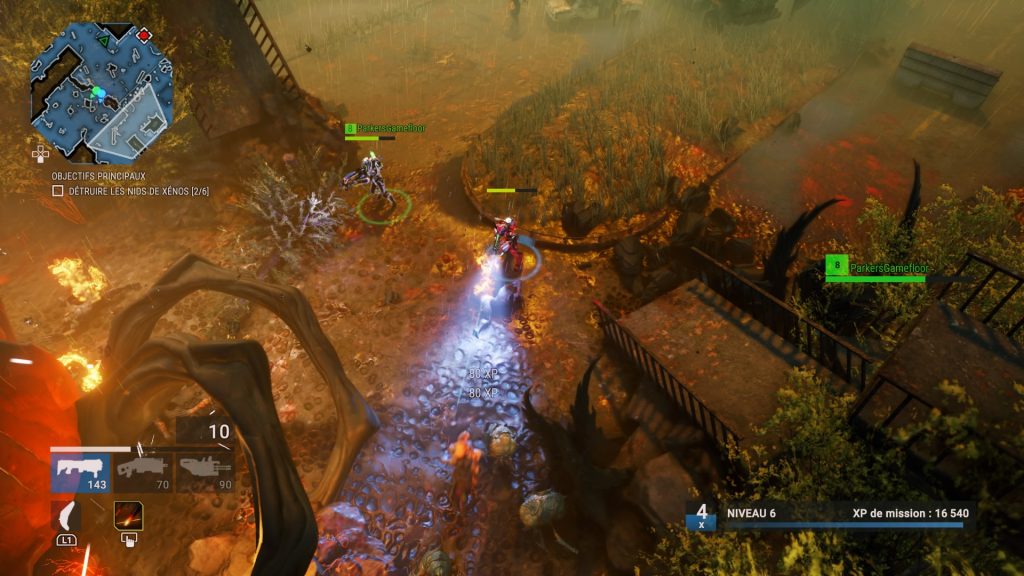Switch to the weapon slot with 90 ammo
Screen dimensions: 1024x576
pyautogui.click(x=205, y=472)
